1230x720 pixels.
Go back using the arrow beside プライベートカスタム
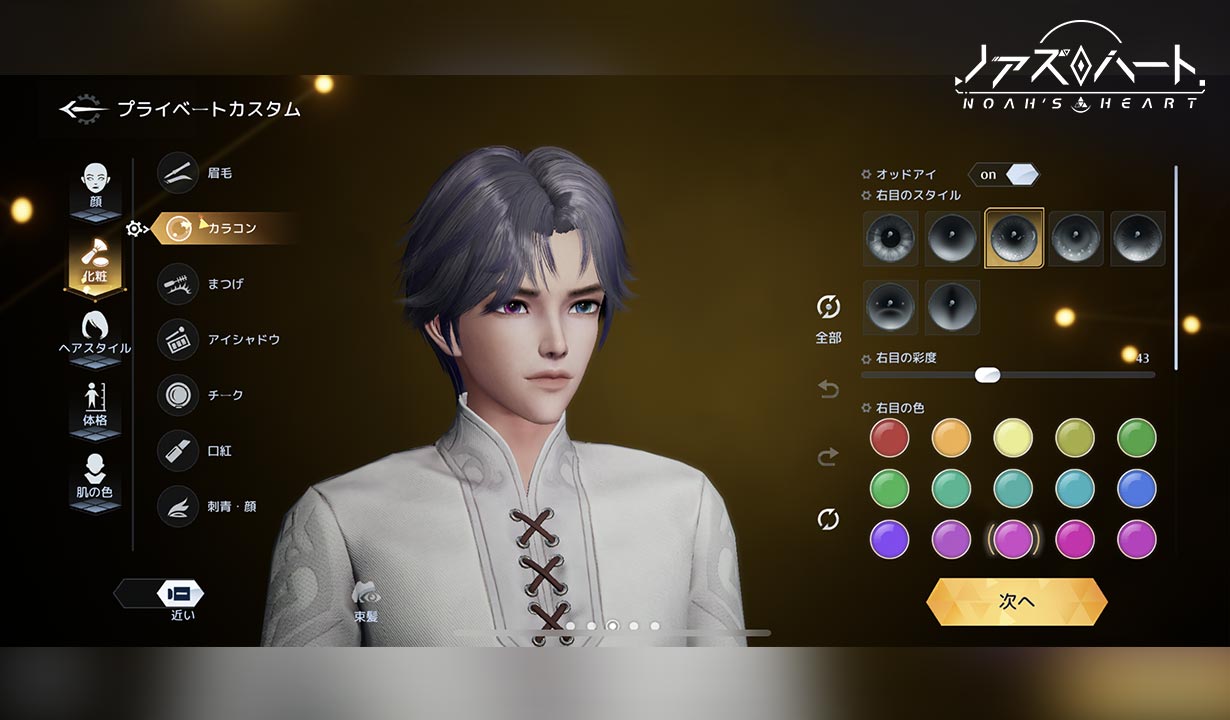pyautogui.click(x=81, y=109)
